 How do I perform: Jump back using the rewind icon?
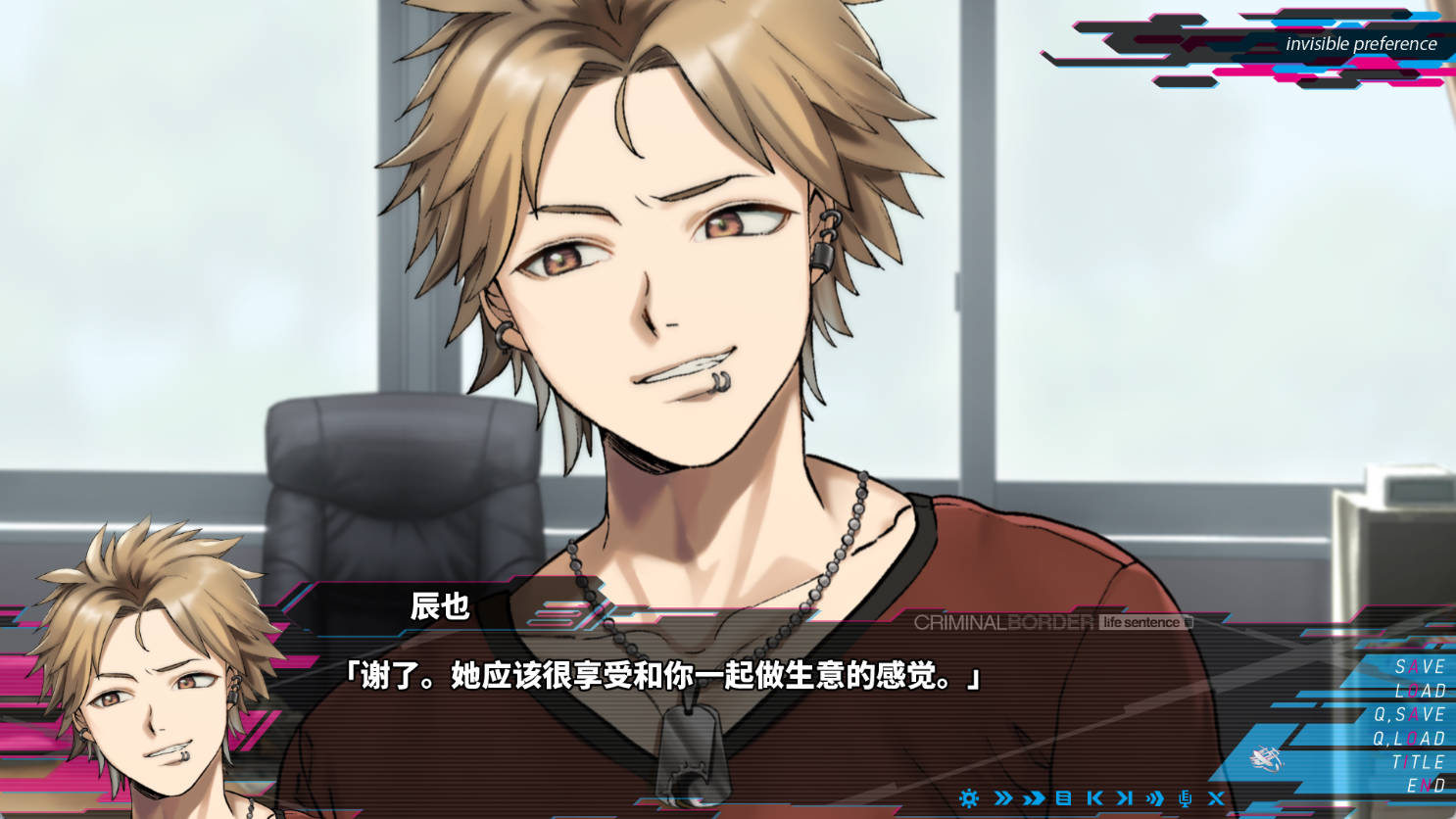(1092, 798)
